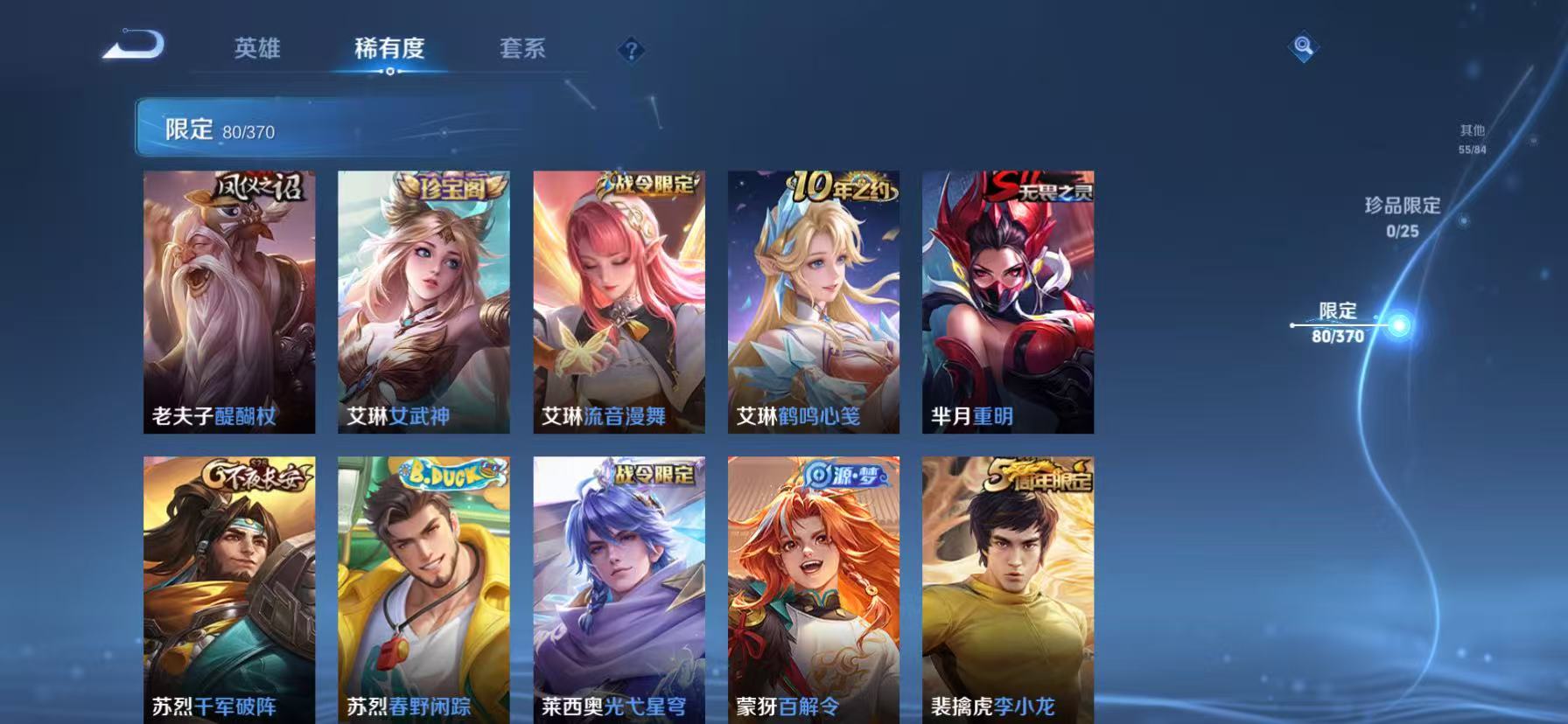Select the currently active 稀有度 tab
Viewport: 1568px width, 724px height.
[388, 50]
